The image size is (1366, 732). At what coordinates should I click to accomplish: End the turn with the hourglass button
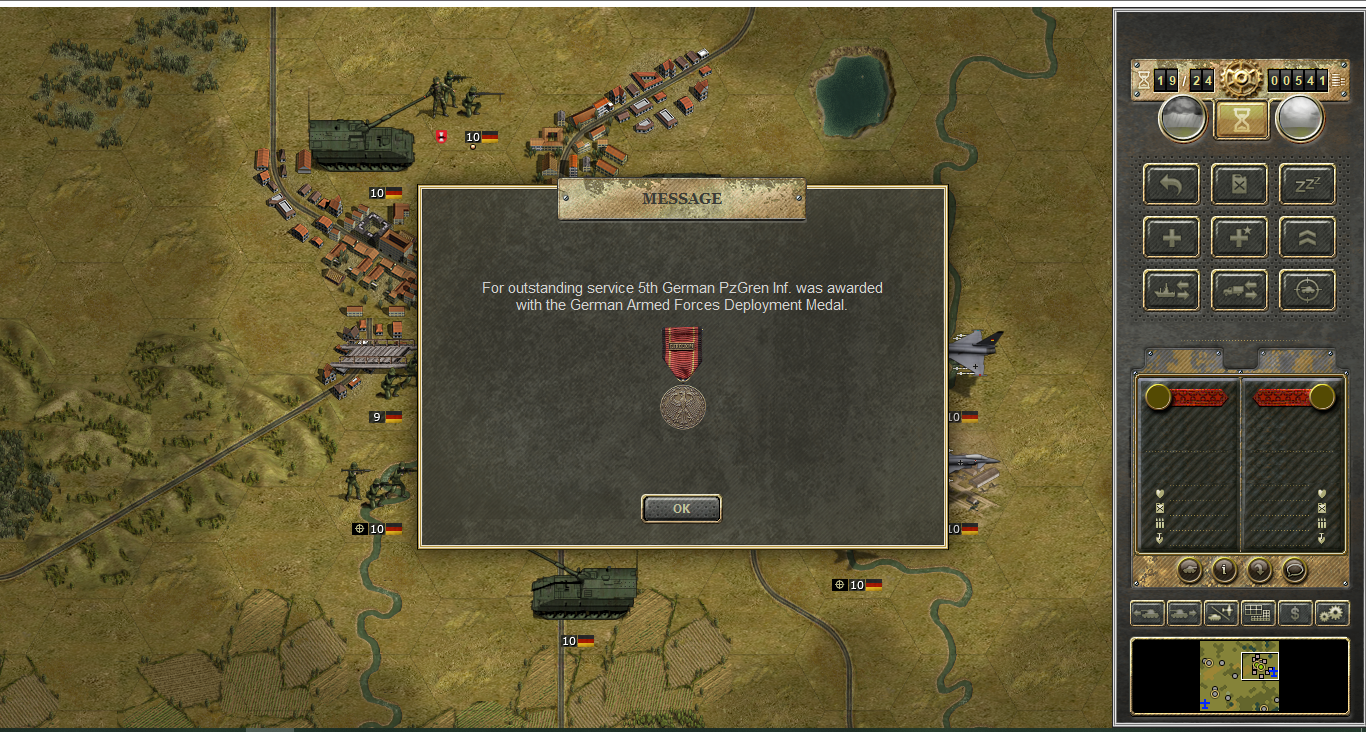(1241, 120)
